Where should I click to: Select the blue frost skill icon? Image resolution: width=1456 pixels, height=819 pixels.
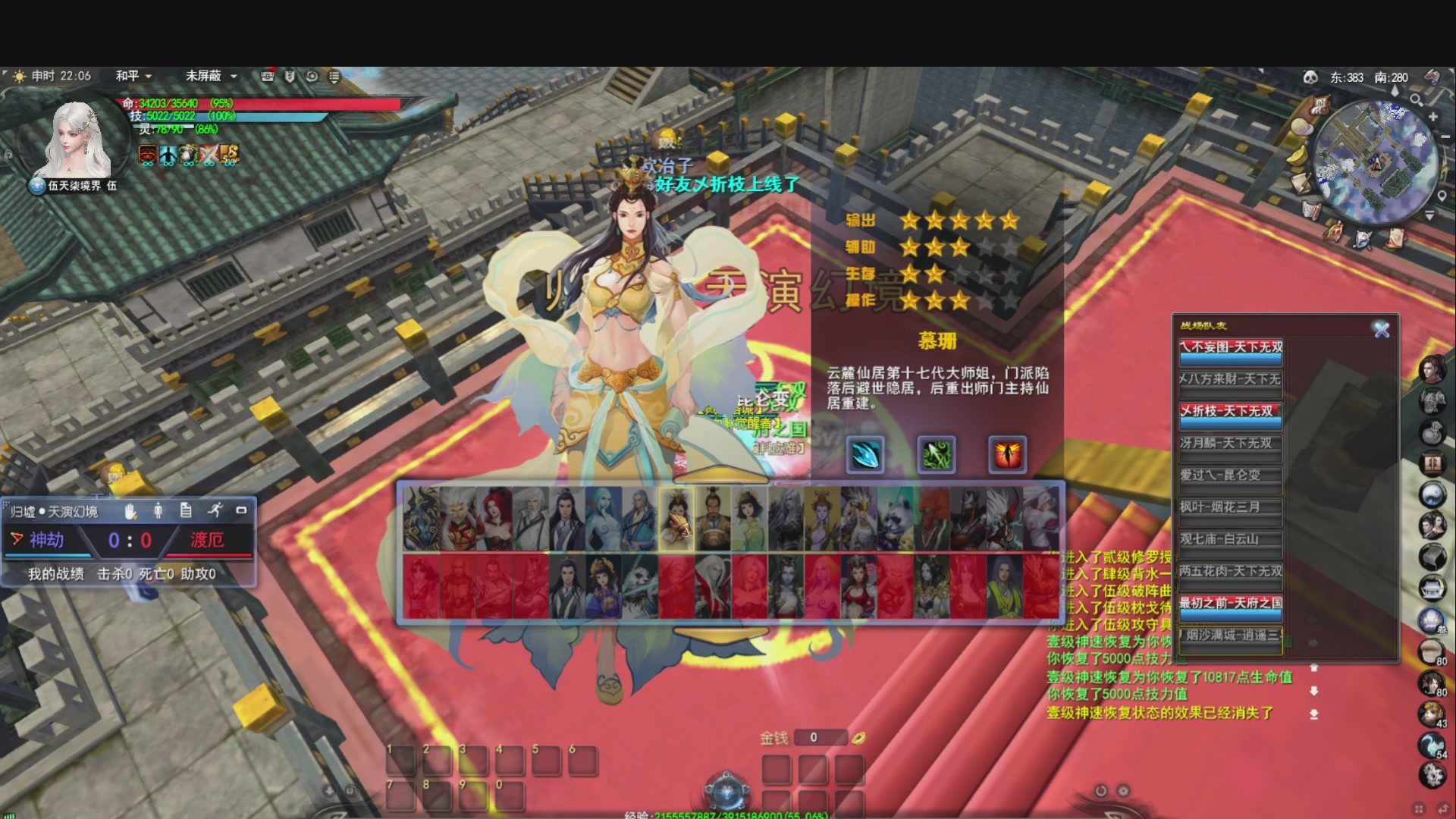[x=866, y=454]
